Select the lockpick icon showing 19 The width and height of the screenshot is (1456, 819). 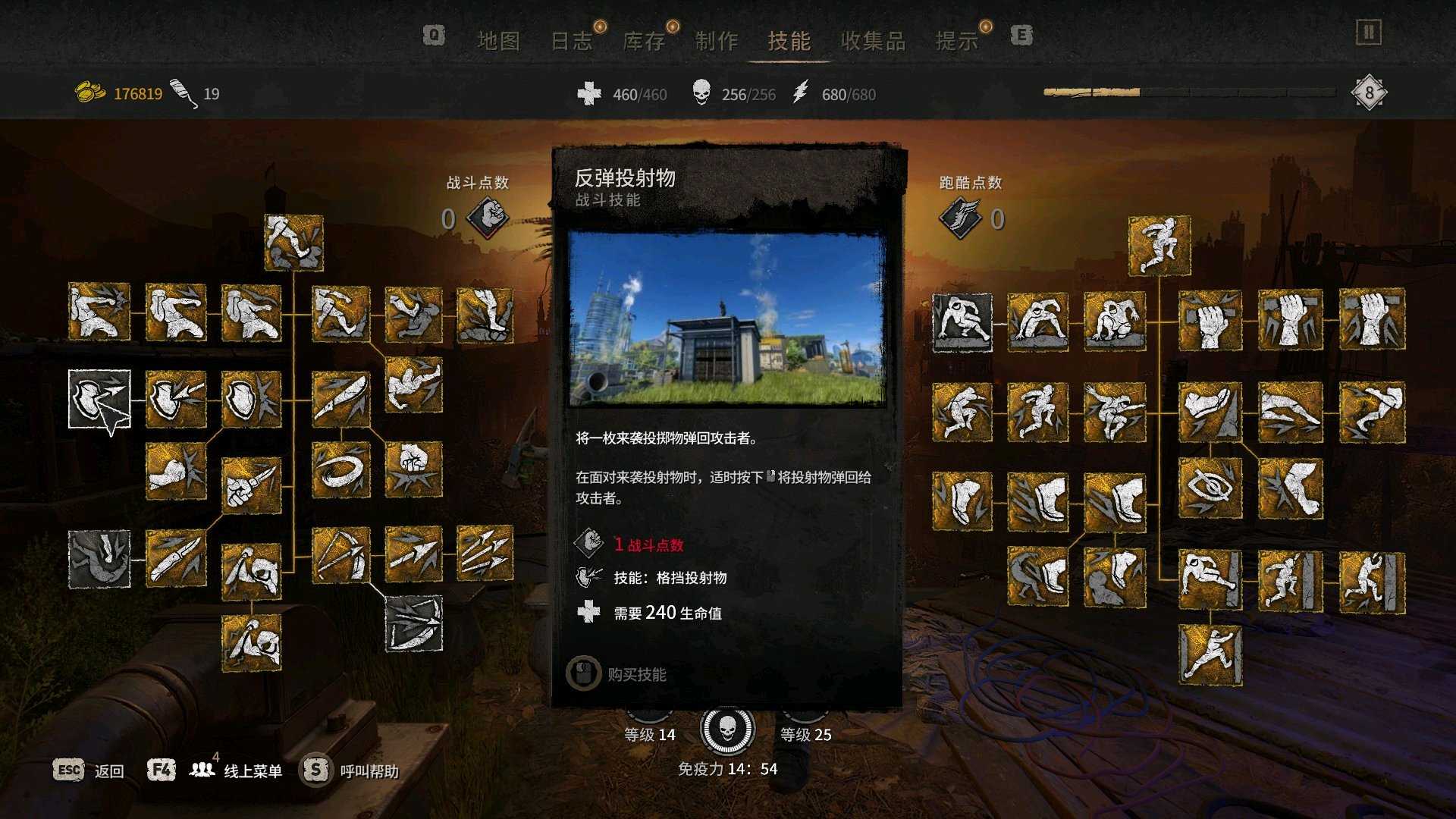pos(180,91)
